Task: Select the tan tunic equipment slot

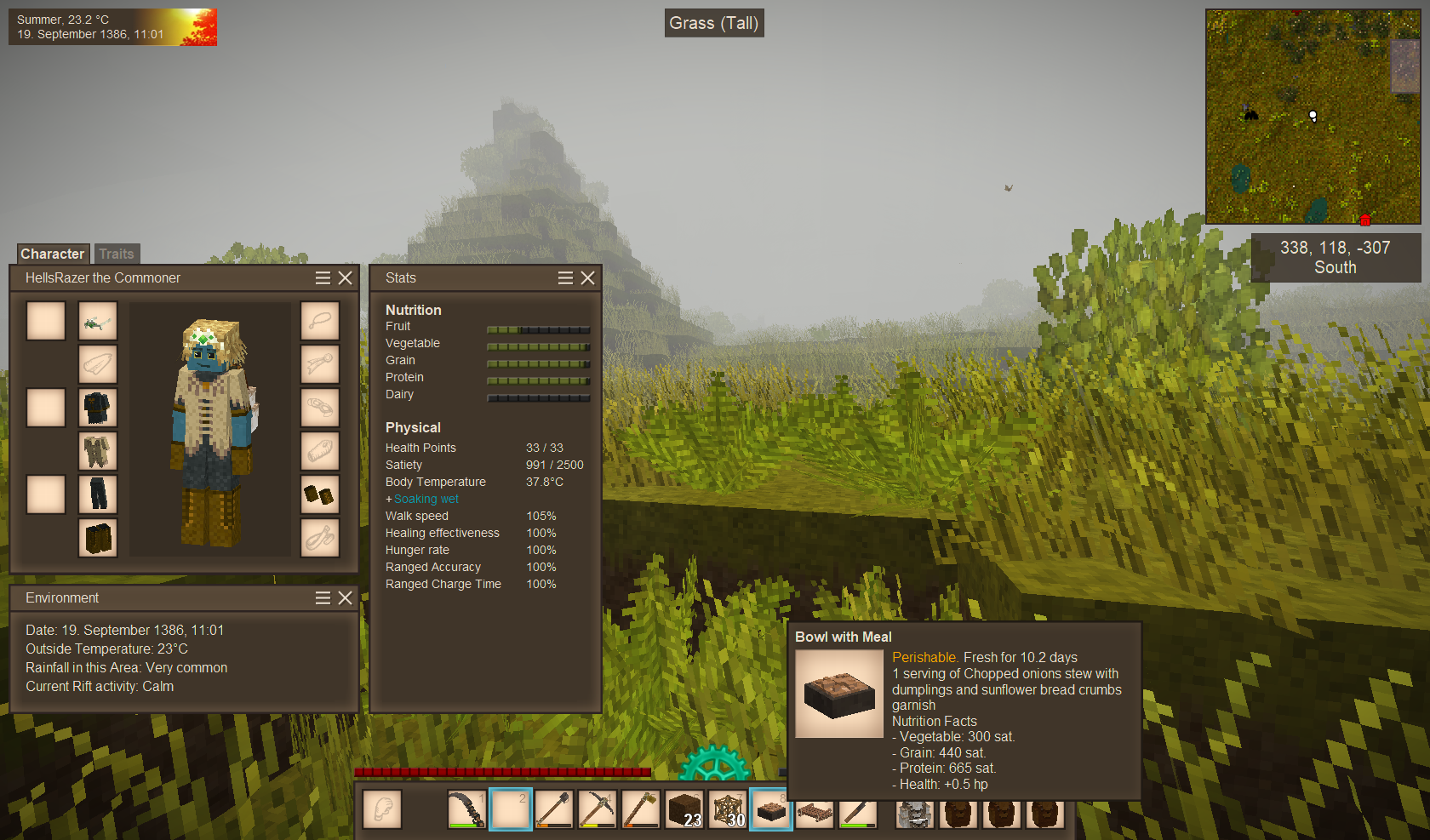Action: coord(98,451)
